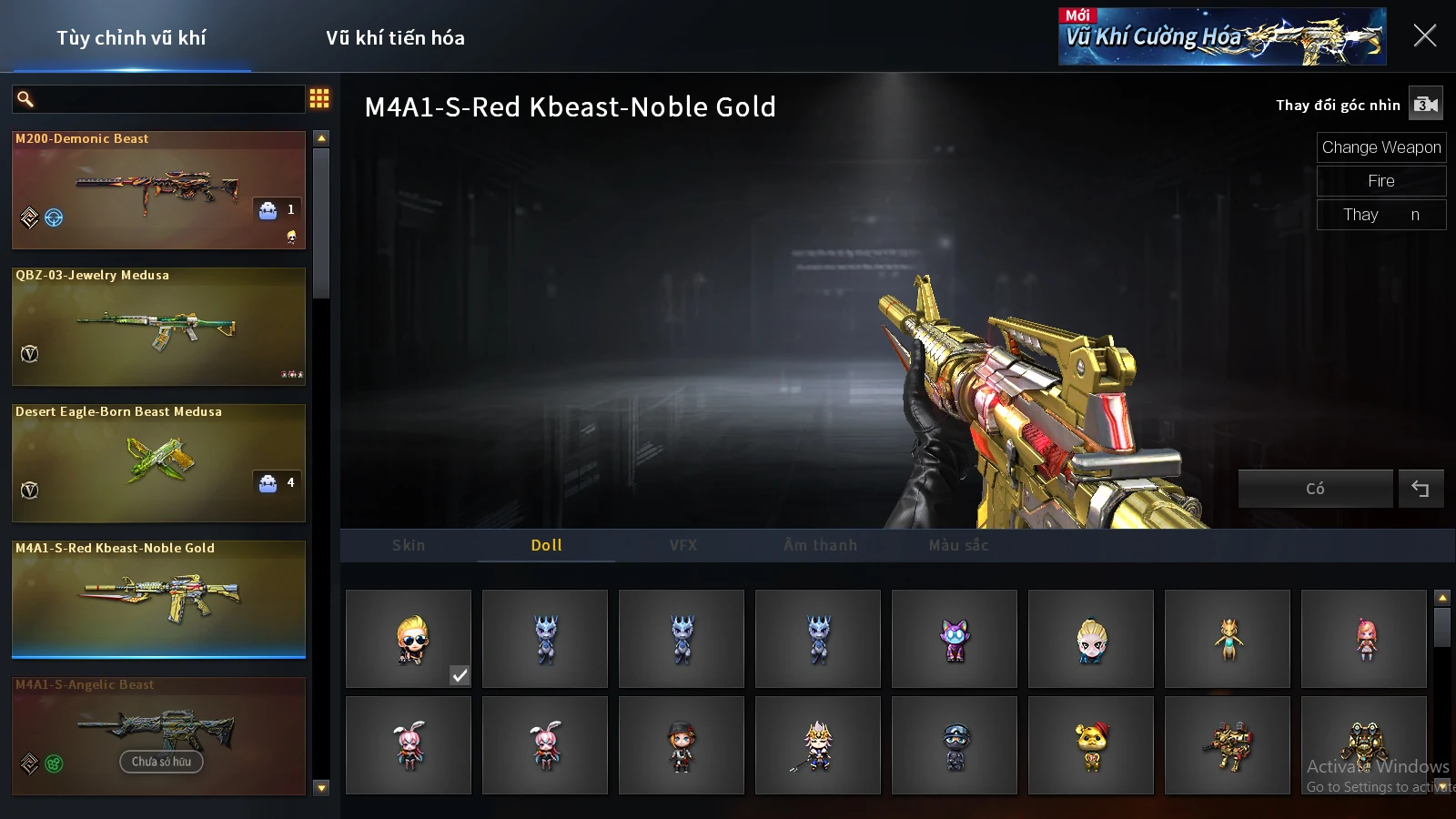This screenshot has height=819, width=1456.
Task: Pick the M4A1-S-Angelic Beast entry
Action: (x=158, y=736)
